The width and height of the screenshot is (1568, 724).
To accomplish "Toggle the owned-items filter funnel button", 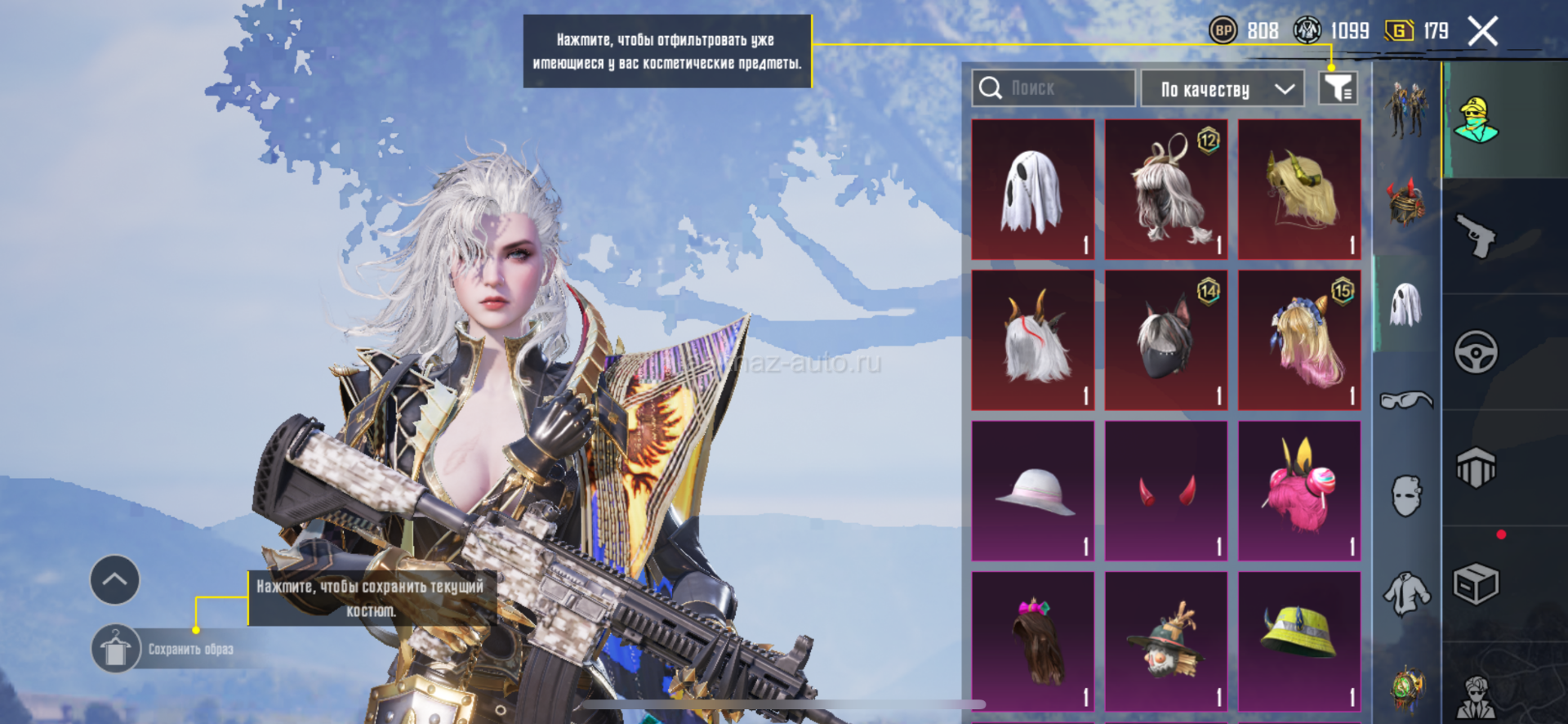I will tap(1338, 88).
